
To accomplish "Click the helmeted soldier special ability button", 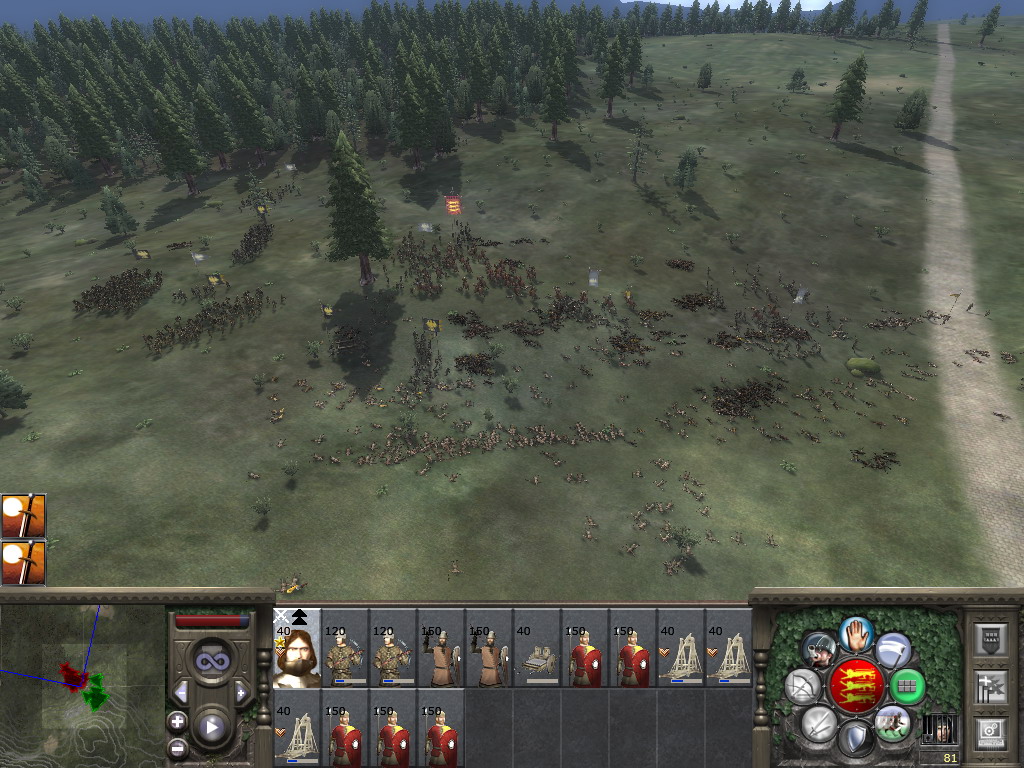I will pos(819,650).
